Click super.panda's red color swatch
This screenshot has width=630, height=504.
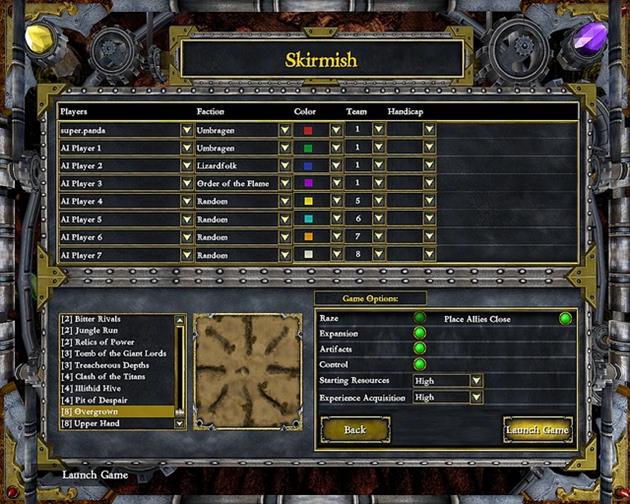(309, 130)
